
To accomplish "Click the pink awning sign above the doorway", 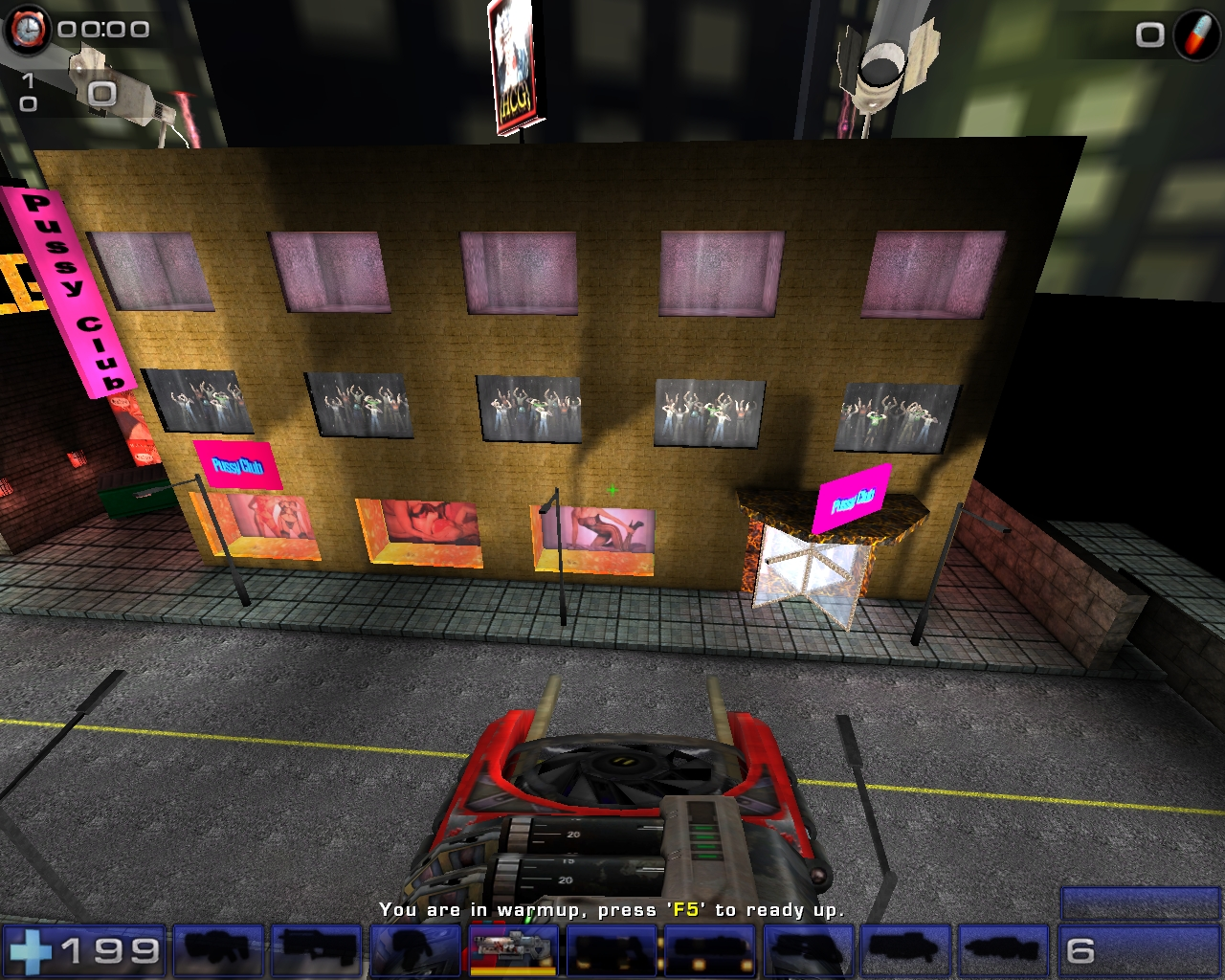I will click(x=851, y=501).
